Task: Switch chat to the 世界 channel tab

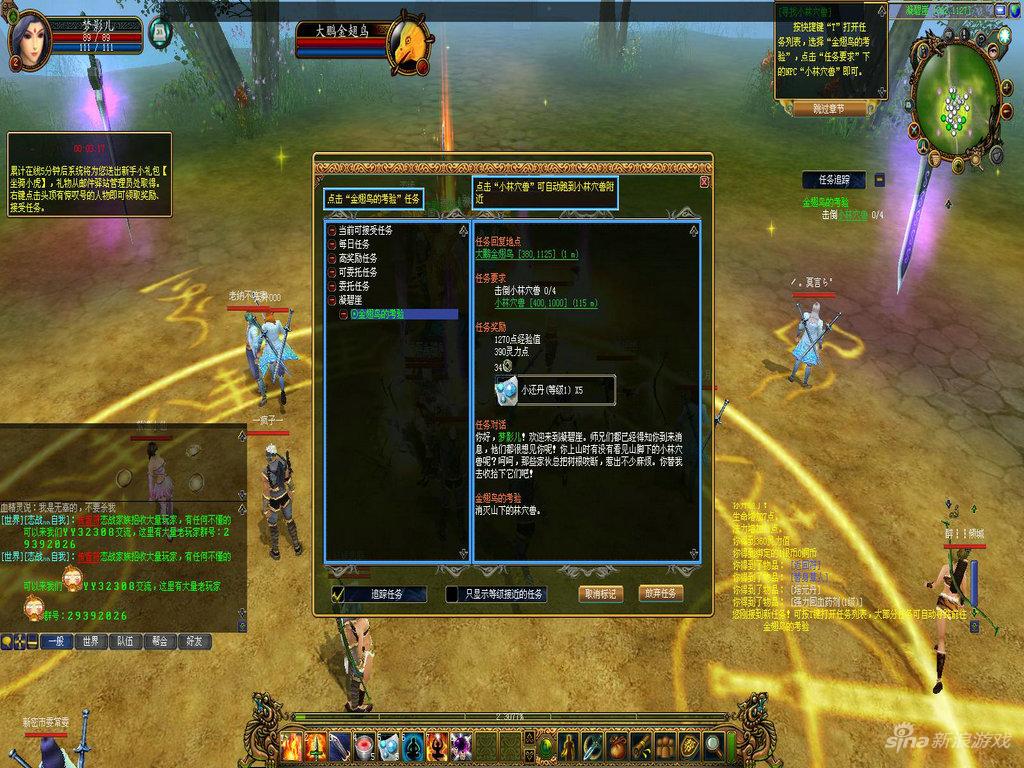Action: 90,641
